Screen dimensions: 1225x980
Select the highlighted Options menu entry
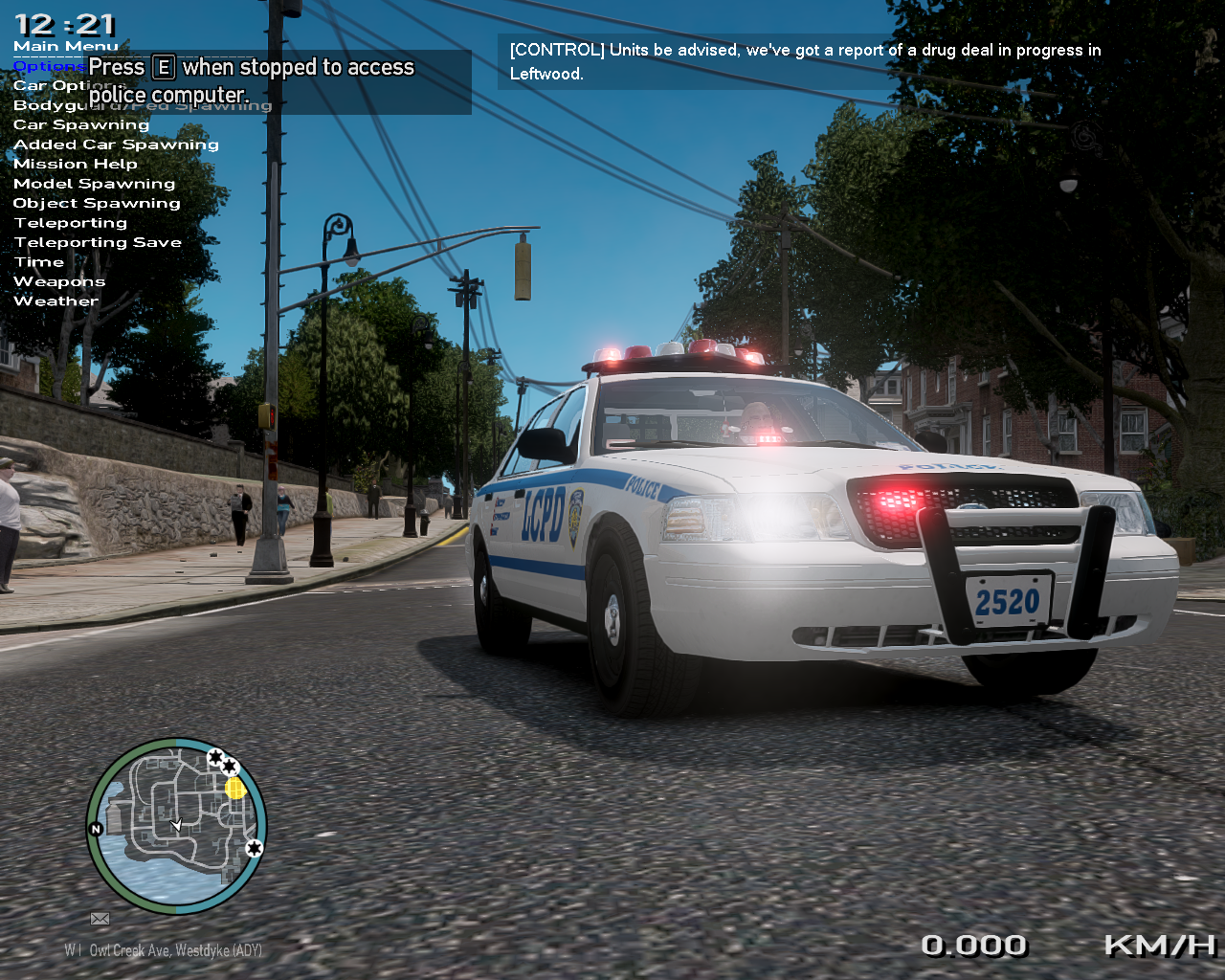click(x=48, y=66)
